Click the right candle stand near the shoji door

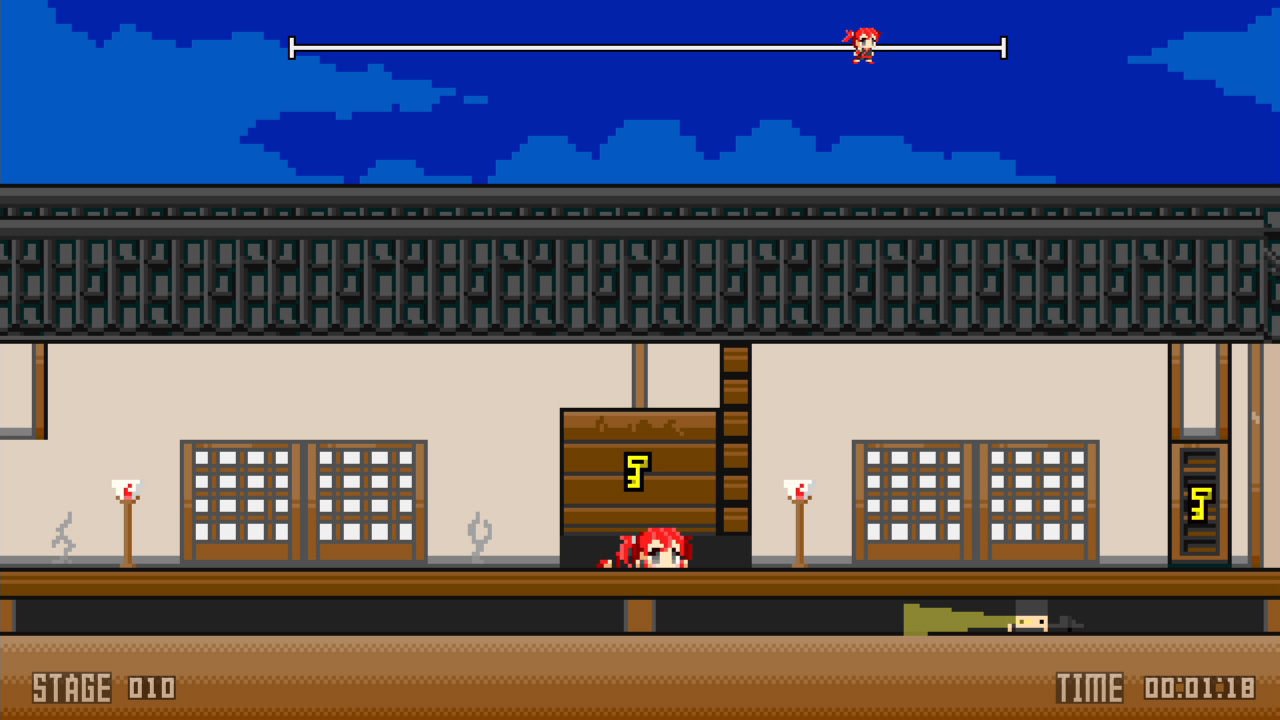[800, 520]
